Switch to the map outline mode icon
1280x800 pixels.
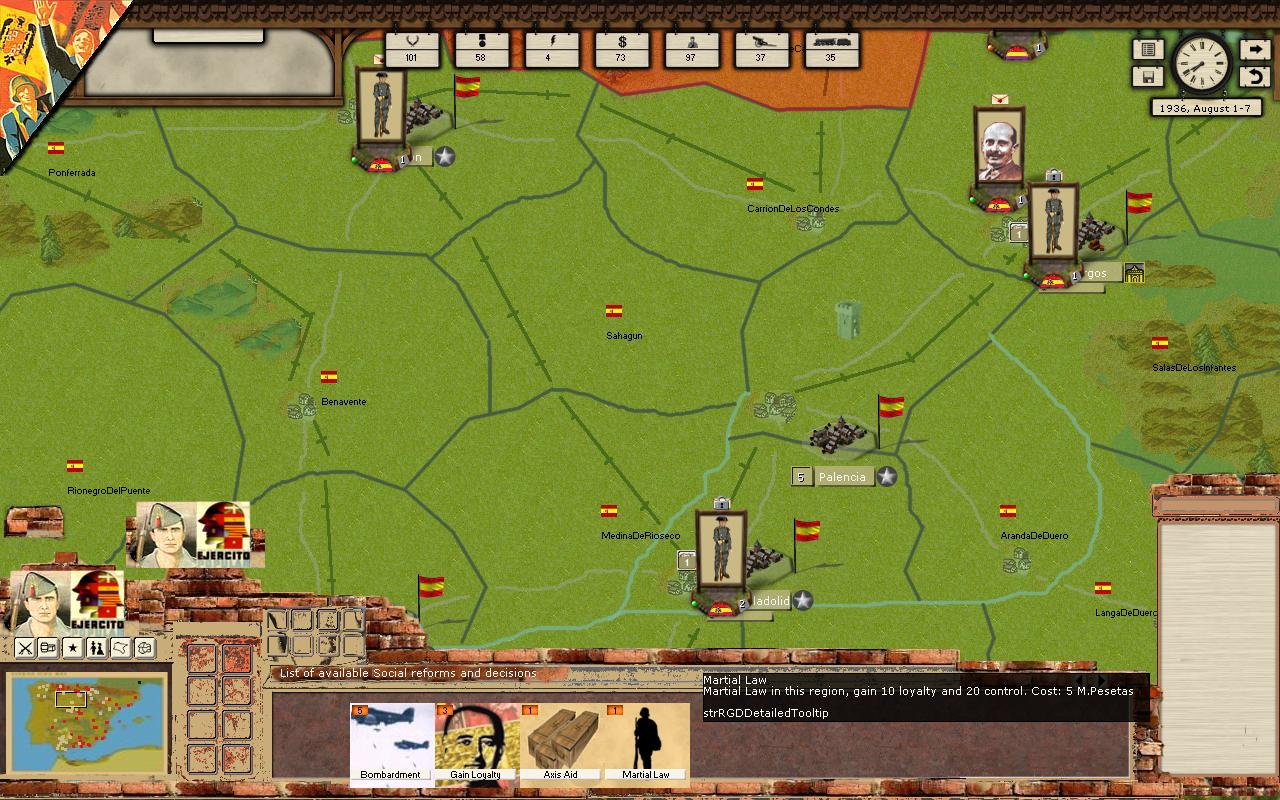point(121,648)
